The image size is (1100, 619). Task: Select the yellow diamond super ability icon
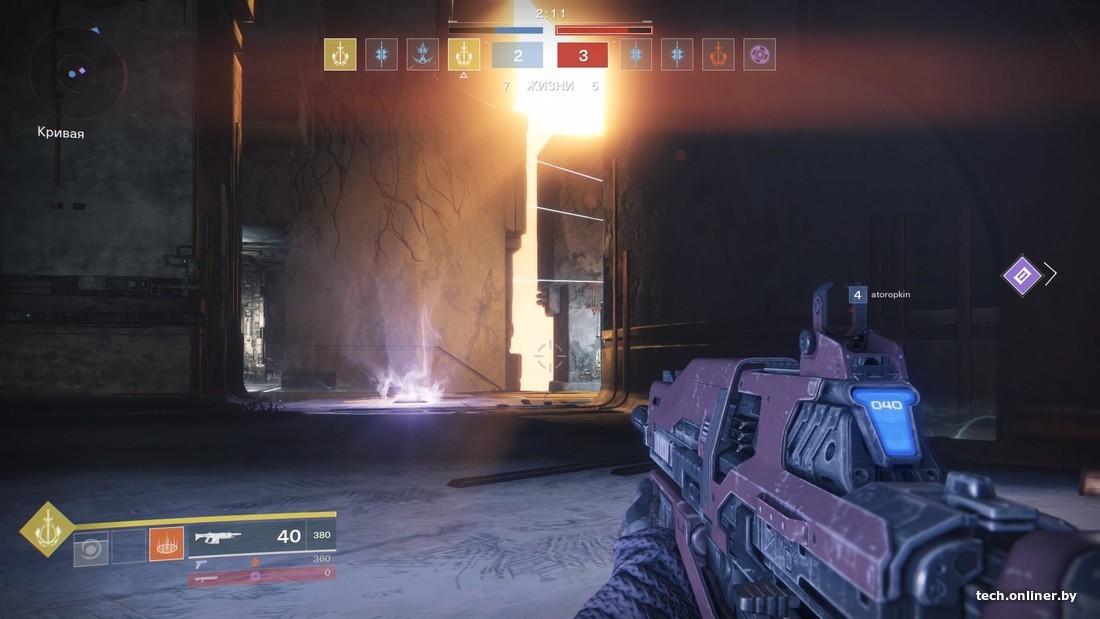point(47,529)
